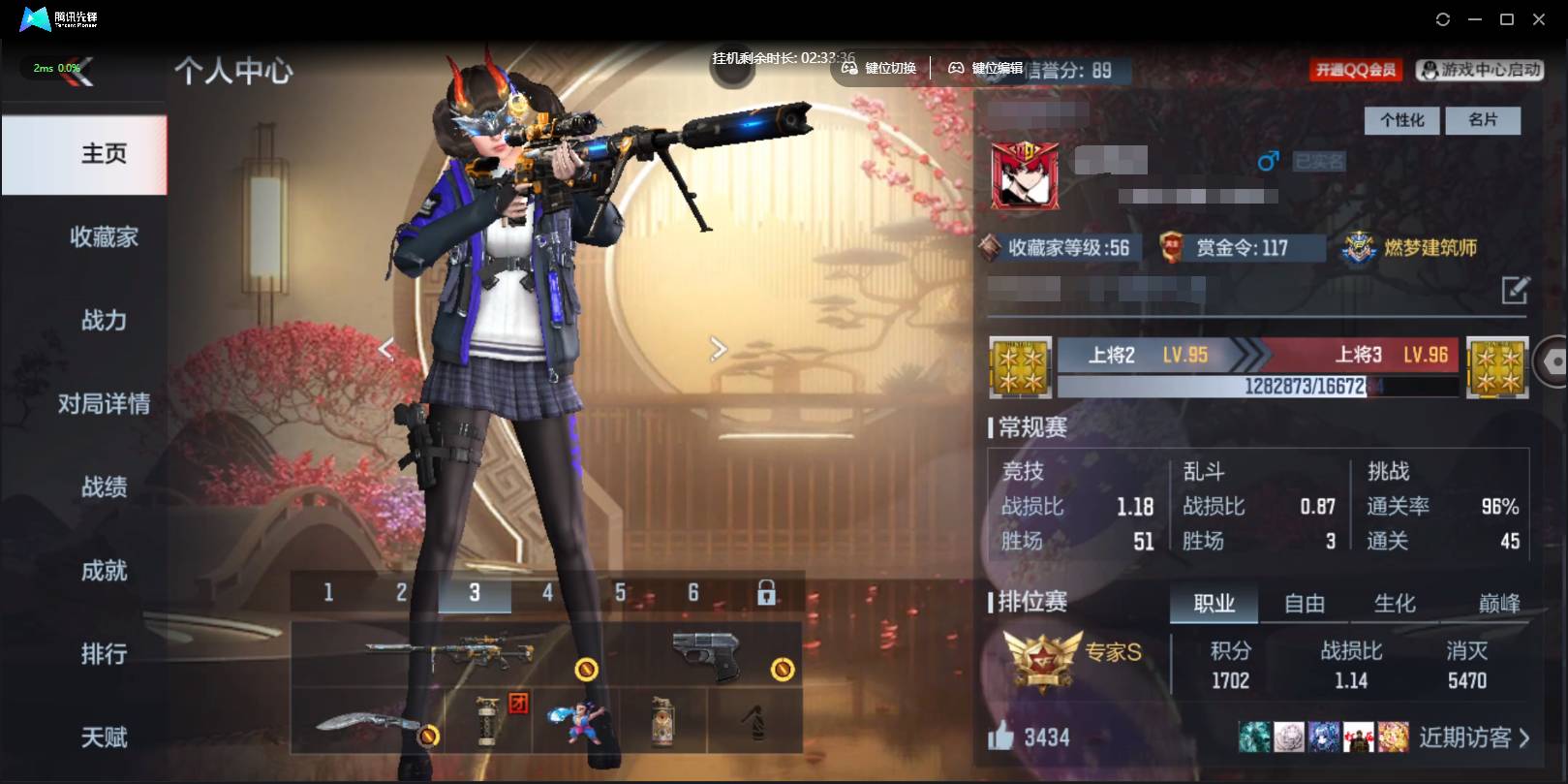Click the locked weapon slot padlock icon
Image resolution: width=1568 pixels, height=784 pixels.
point(766,592)
